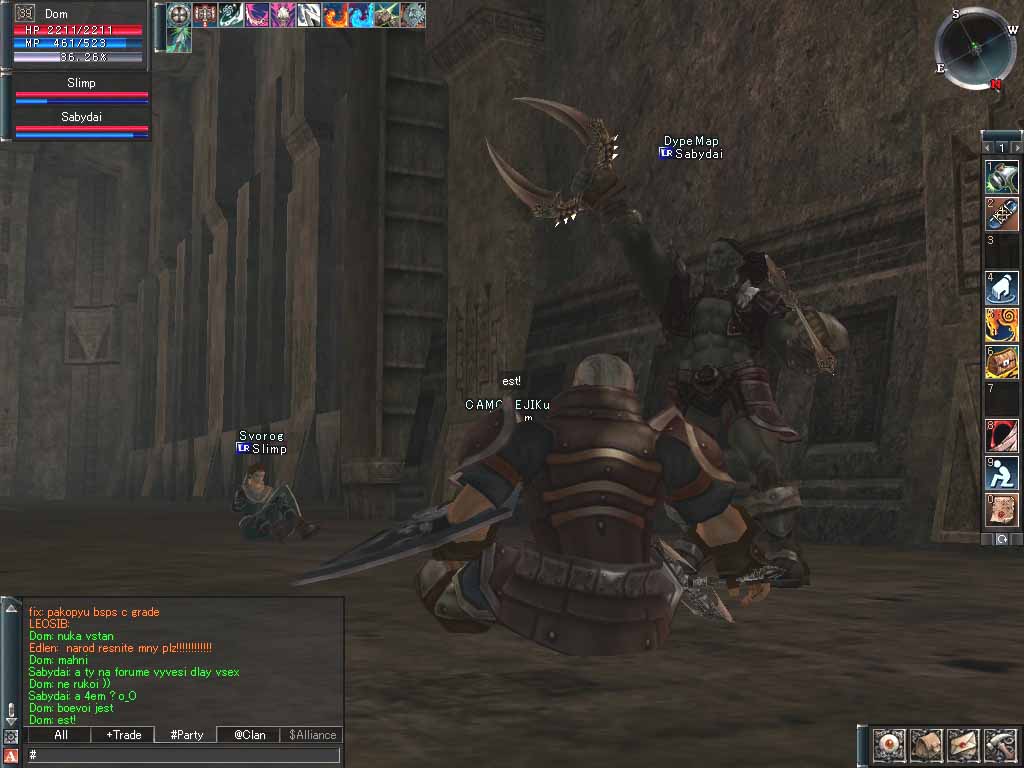
Task: Open the horn and hammer menu button
Action: pos(1000,745)
